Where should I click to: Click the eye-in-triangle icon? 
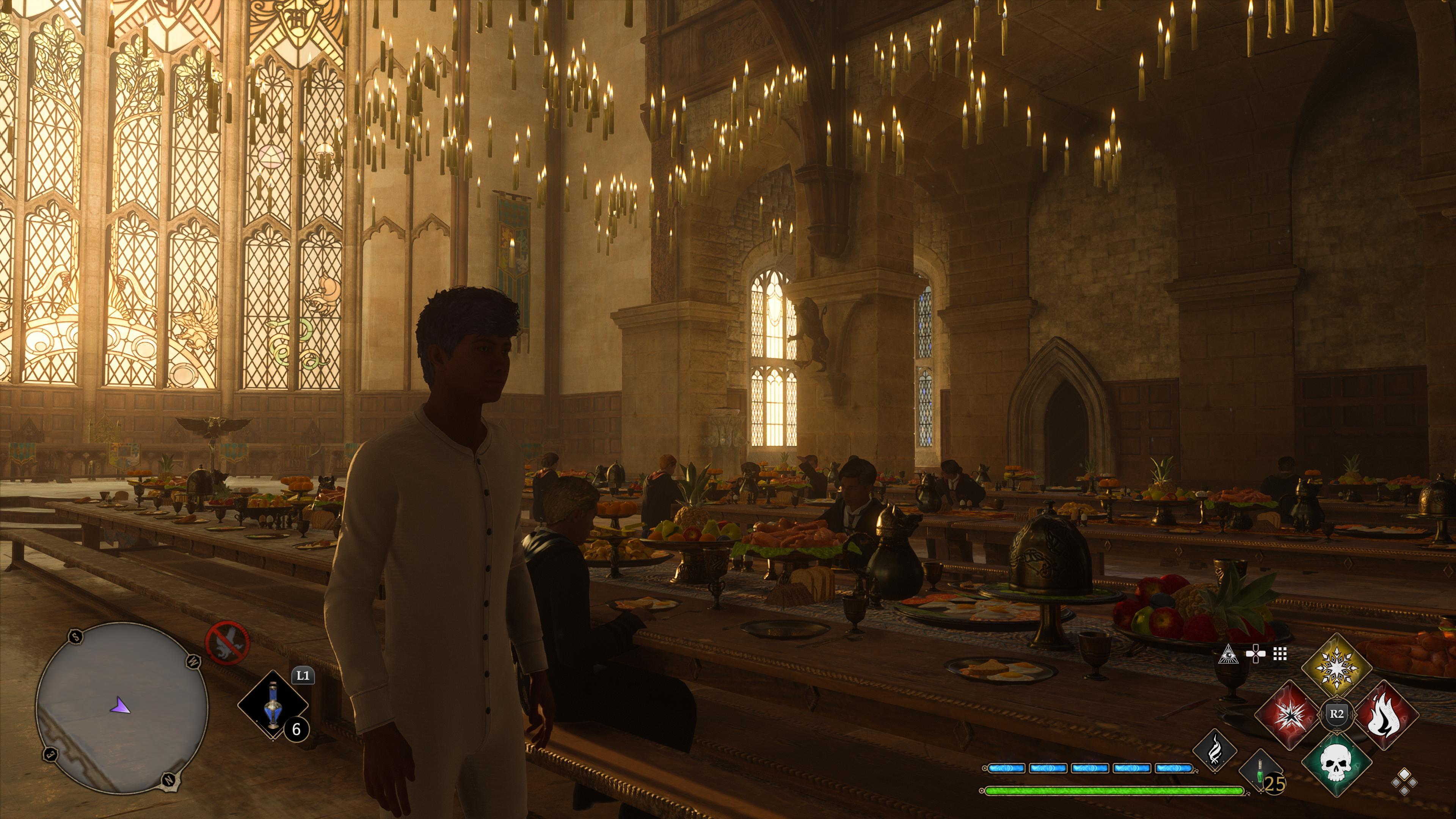[x=1228, y=654]
